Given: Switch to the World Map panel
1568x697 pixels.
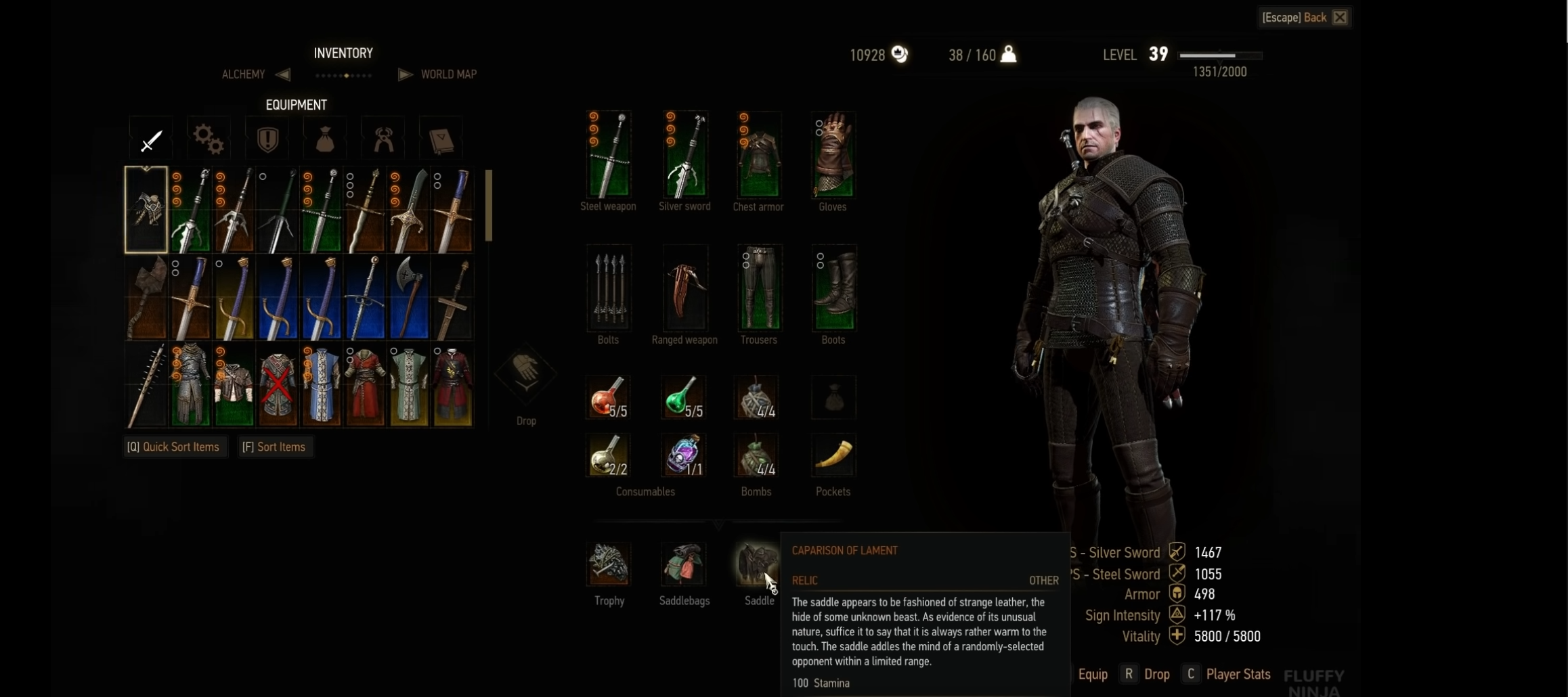Looking at the screenshot, I should point(449,74).
